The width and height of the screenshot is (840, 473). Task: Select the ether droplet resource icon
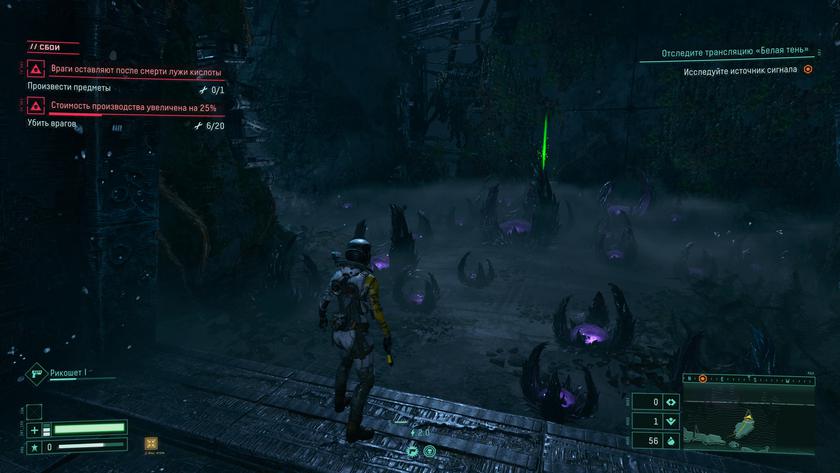671,440
